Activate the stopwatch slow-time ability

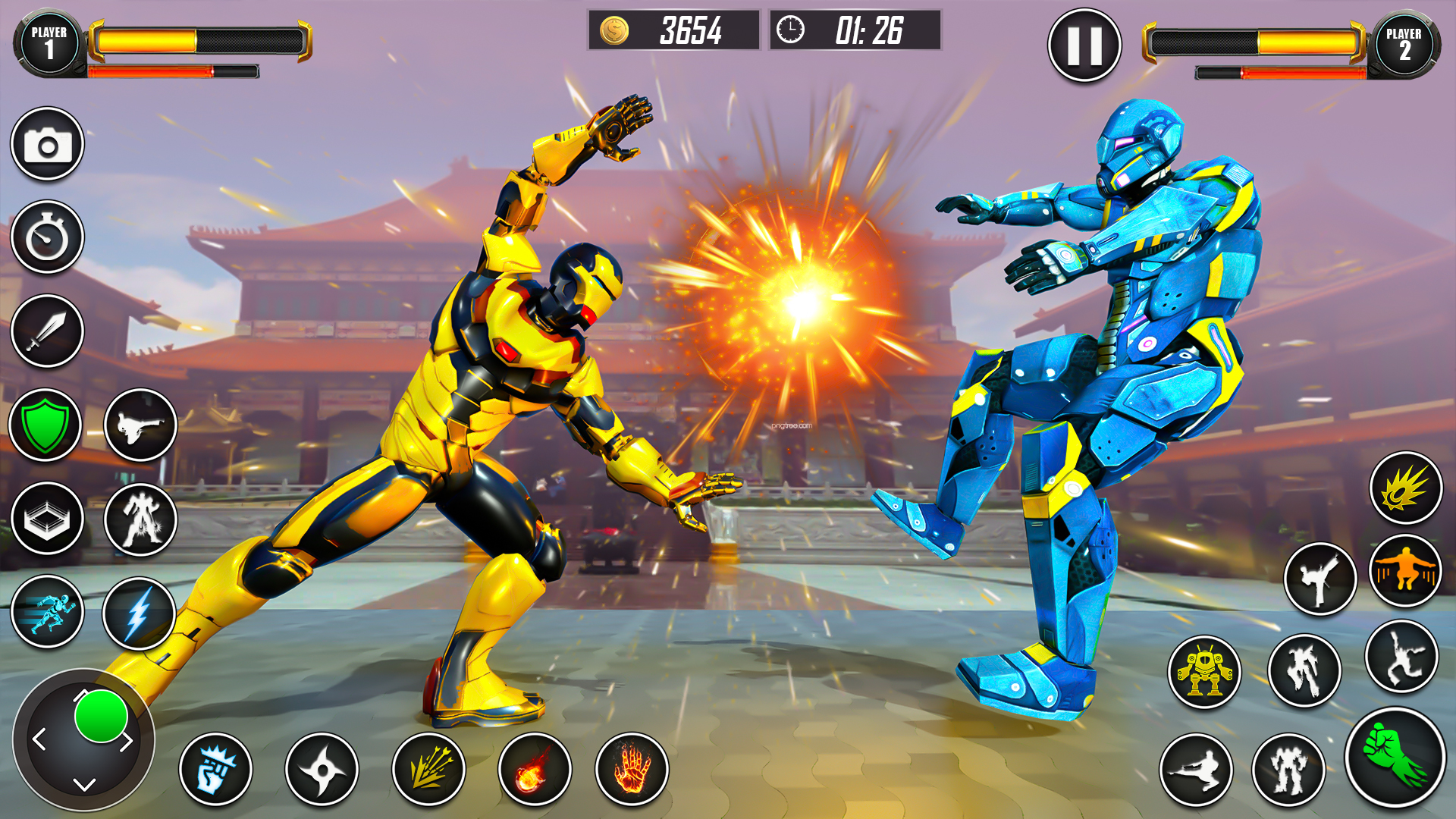(47, 237)
